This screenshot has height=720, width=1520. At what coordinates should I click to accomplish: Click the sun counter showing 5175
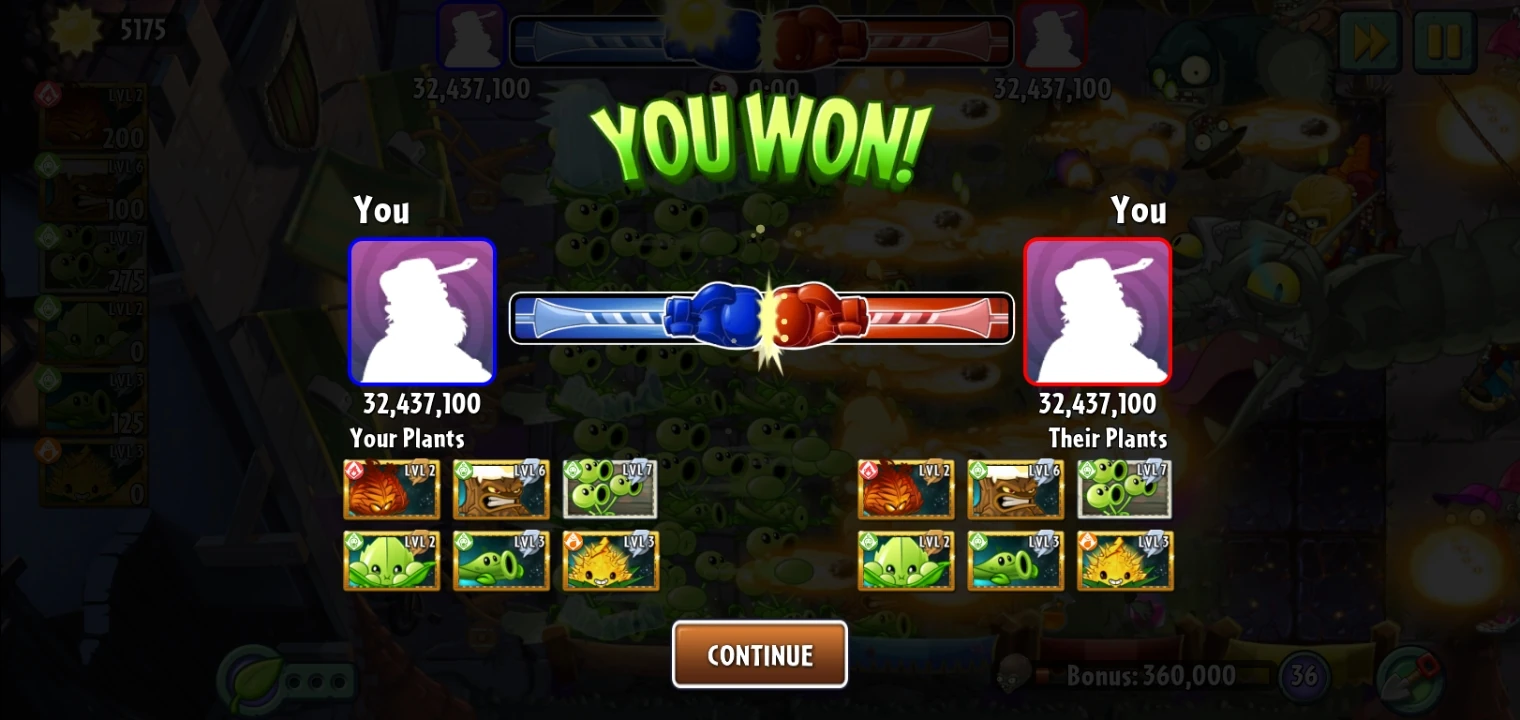click(120, 30)
